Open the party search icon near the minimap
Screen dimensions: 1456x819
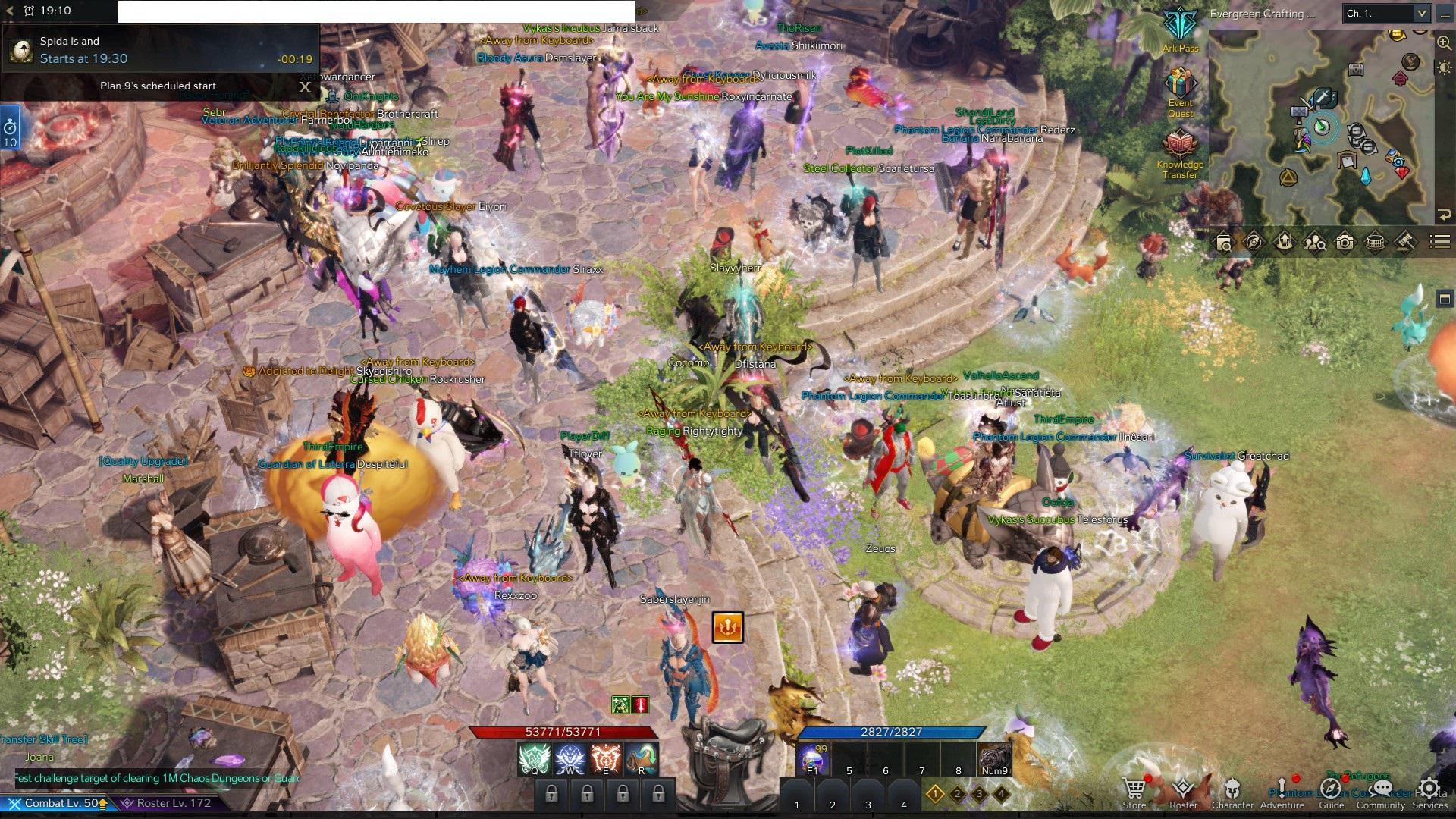tap(1316, 243)
